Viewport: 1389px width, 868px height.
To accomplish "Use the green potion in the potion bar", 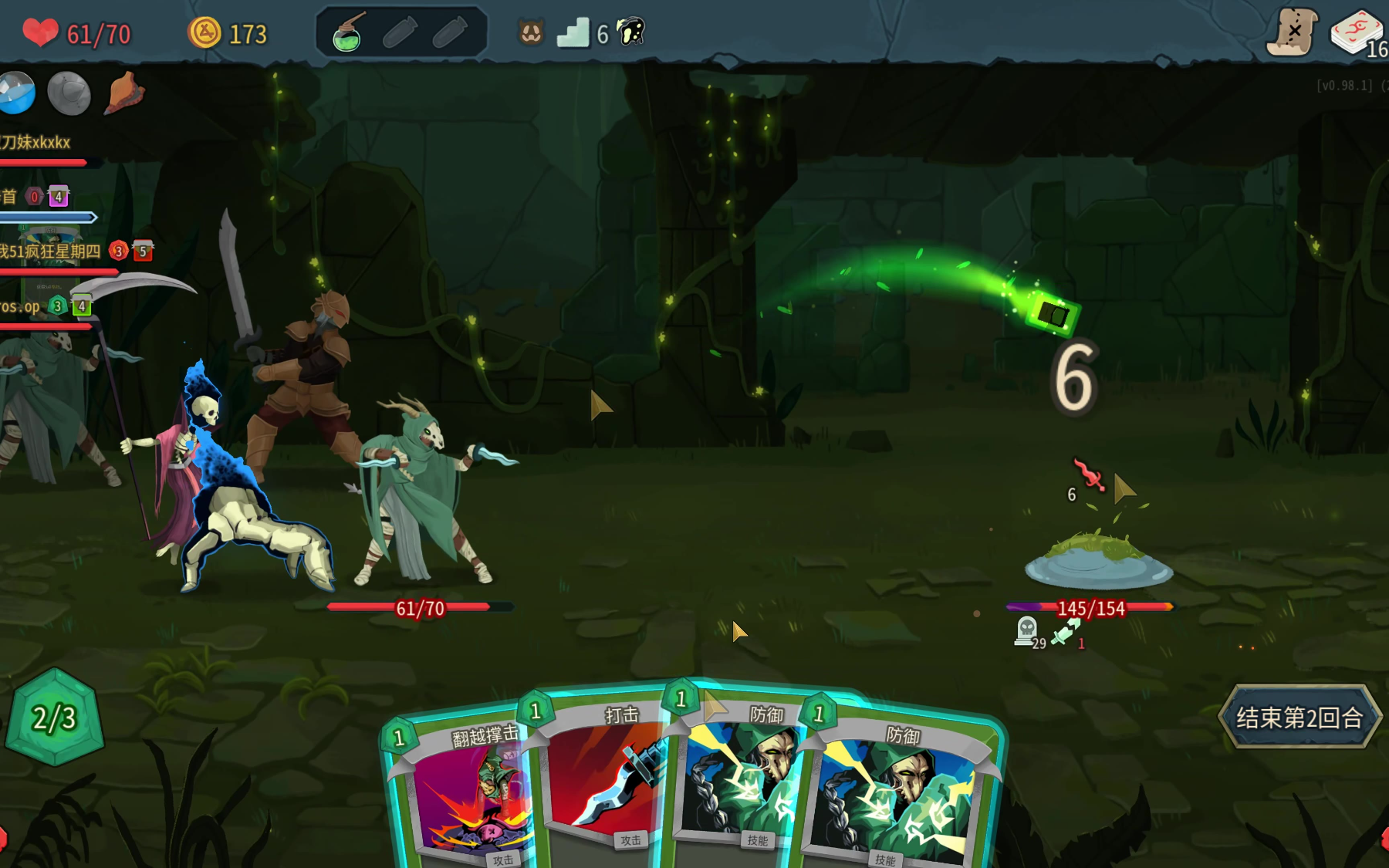I will click(x=347, y=34).
